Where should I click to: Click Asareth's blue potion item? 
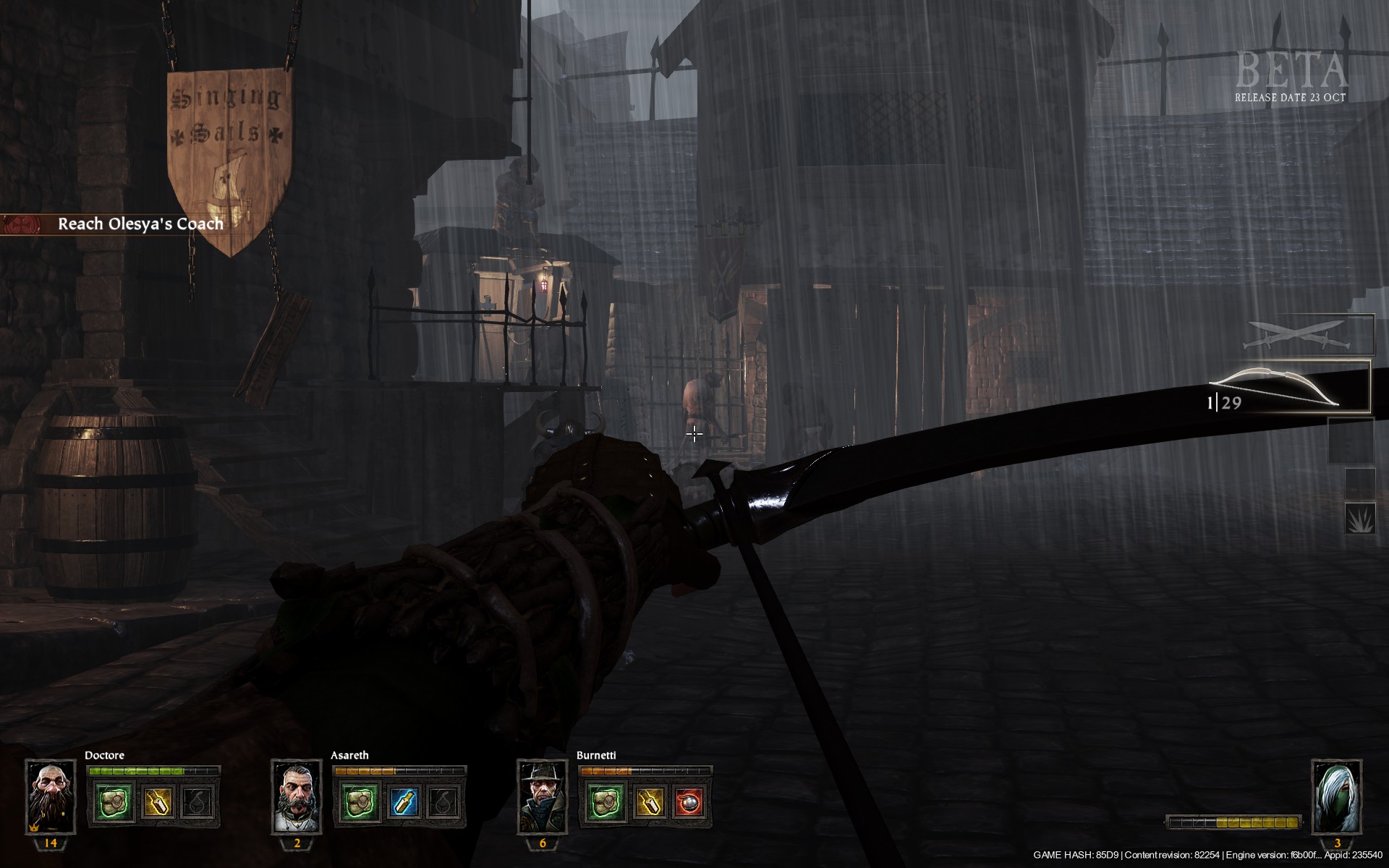[403, 804]
